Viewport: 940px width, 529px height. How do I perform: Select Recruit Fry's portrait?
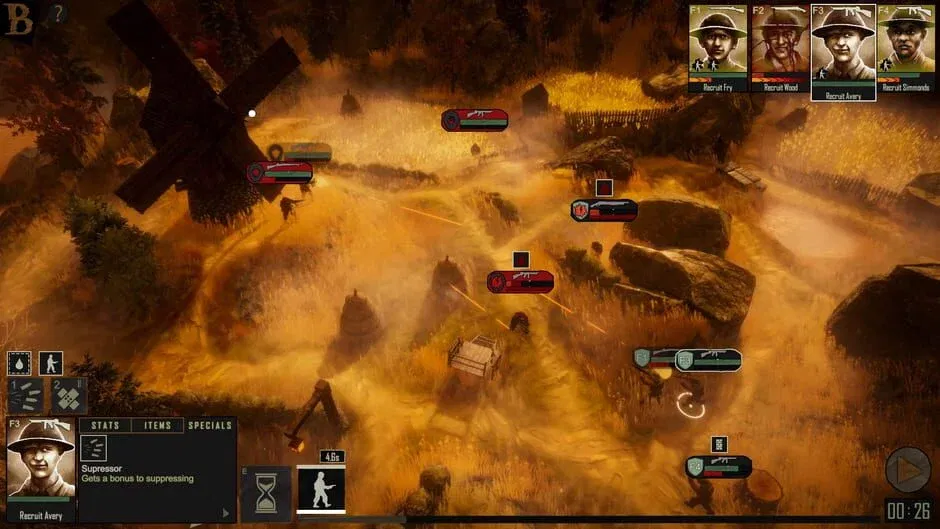718,45
